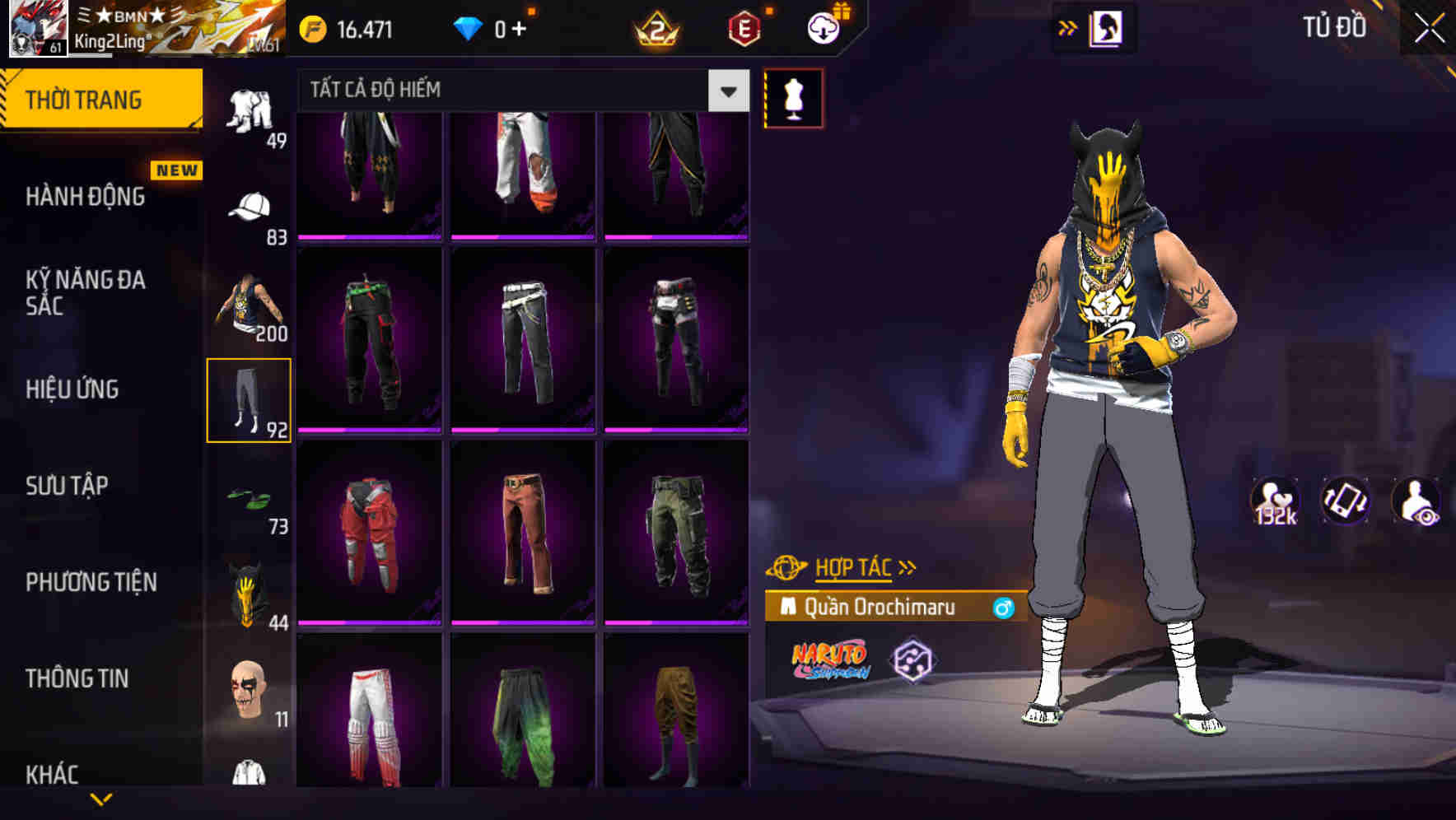Open the character profile icon near TỦ ĐỒ

coord(1106,27)
